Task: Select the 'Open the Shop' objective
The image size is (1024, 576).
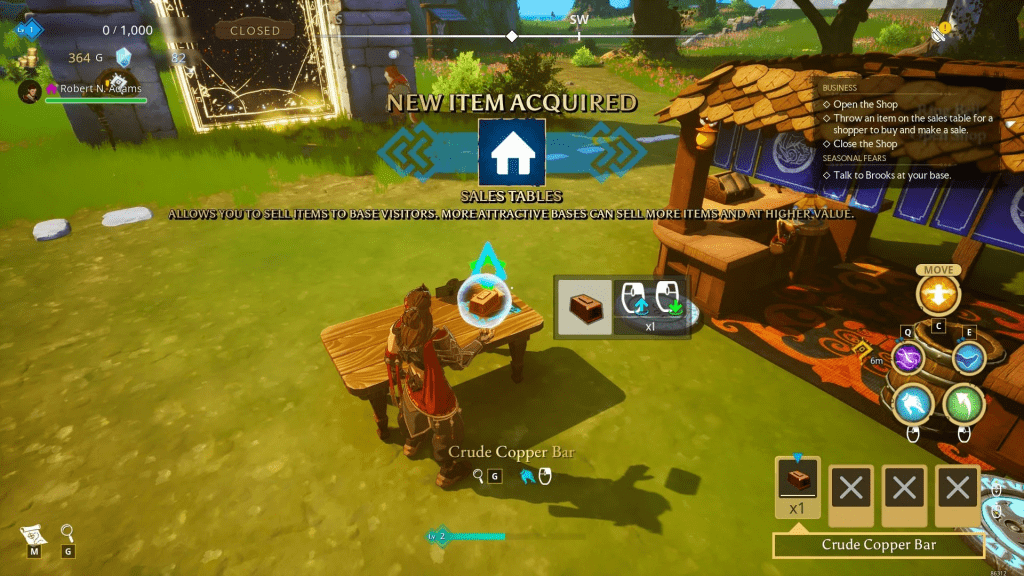Action: [x=865, y=104]
